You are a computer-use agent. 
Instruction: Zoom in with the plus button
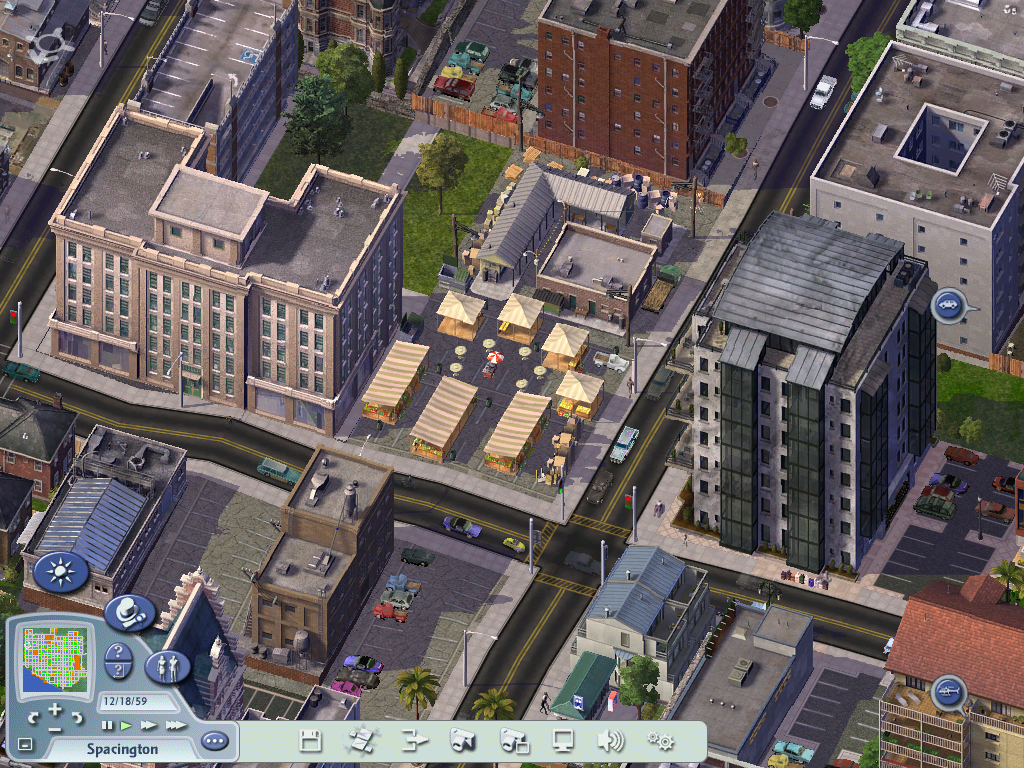click(x=56, y=711)
